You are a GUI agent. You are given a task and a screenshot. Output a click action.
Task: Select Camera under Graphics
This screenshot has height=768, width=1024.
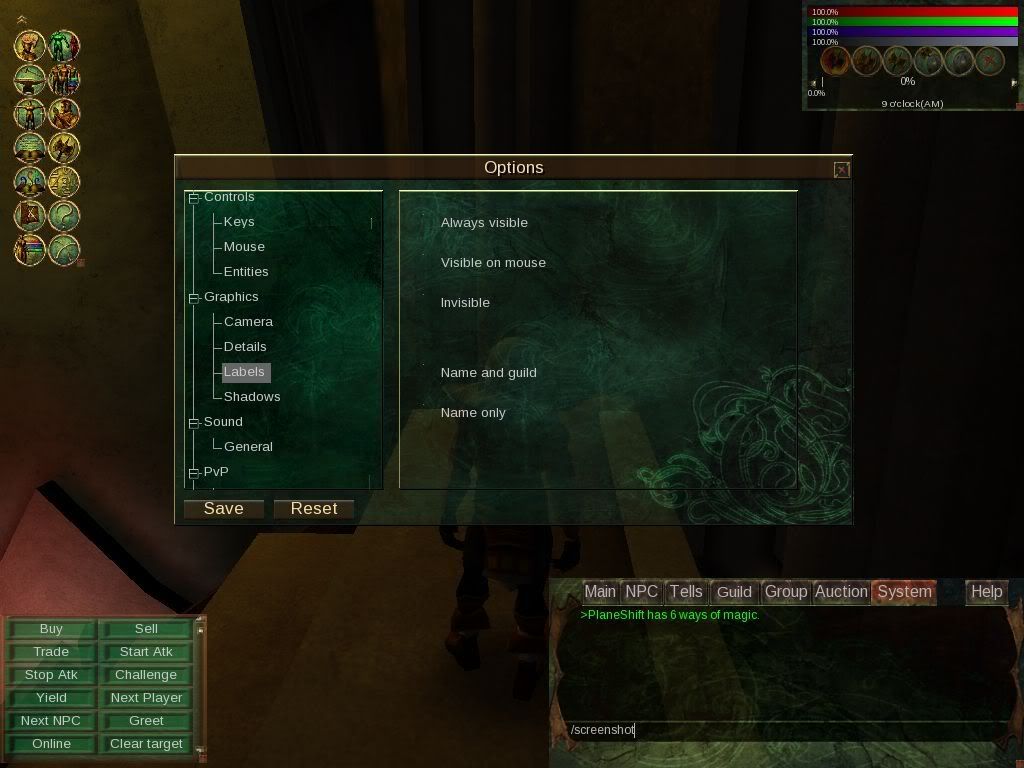(248, 322)
